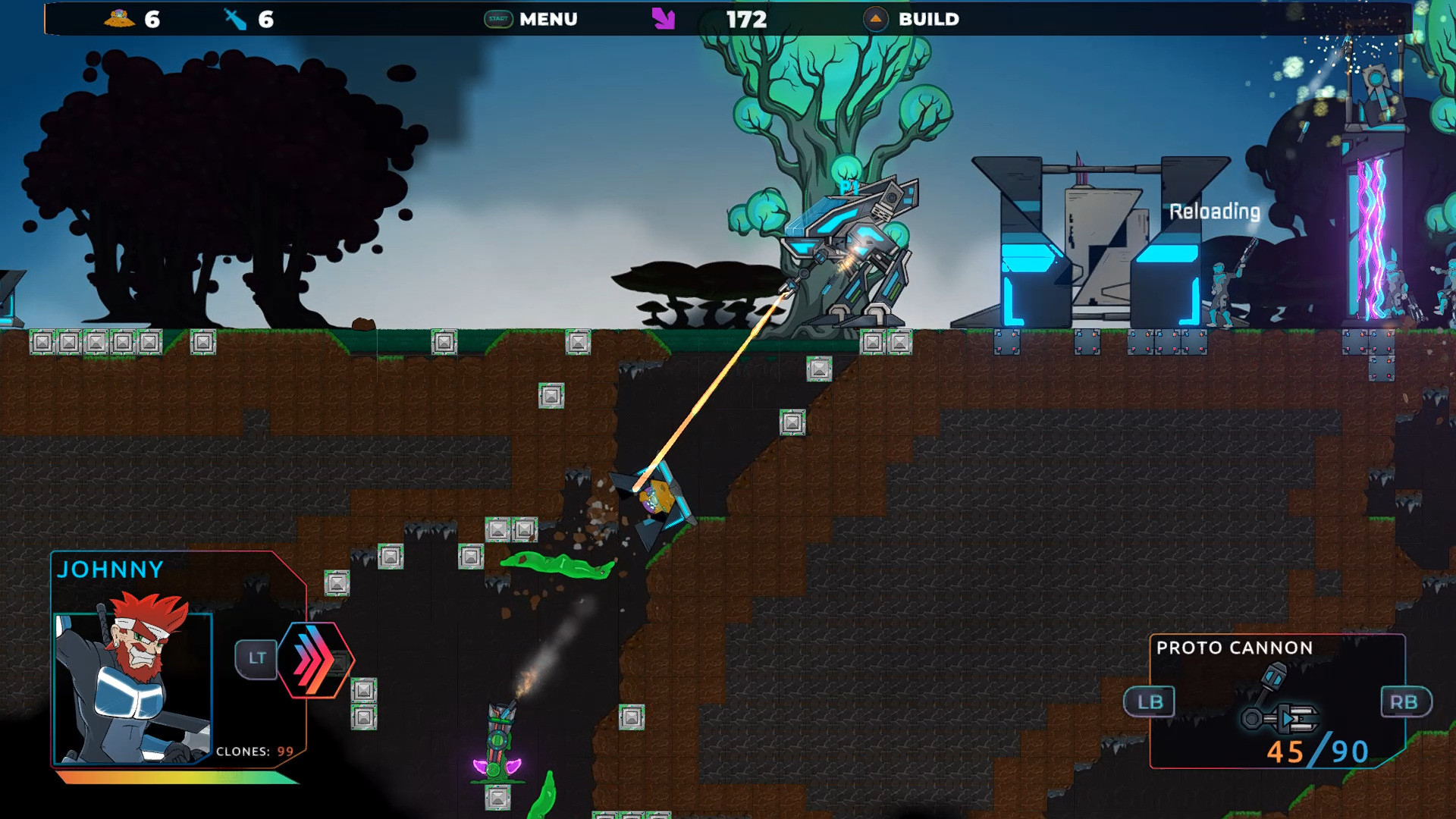This screenshot has height=819, width=1456.
Task: Click the purple ore drop arrow icon
Action: click(x=662, y=17)
